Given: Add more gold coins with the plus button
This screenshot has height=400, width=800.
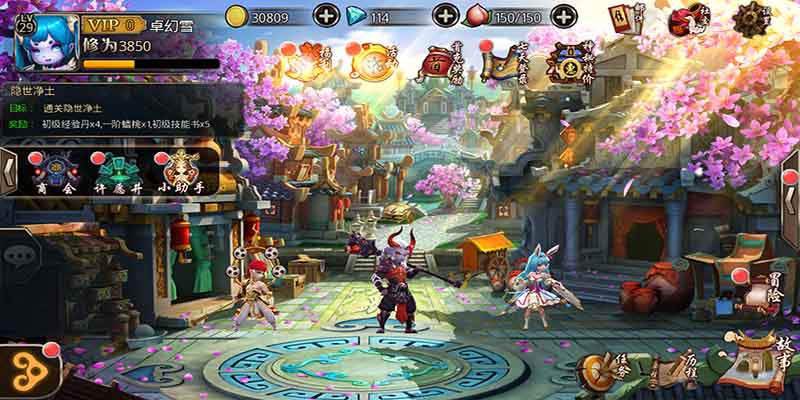Looking at the screenshot, I should [x=327, y=16].
